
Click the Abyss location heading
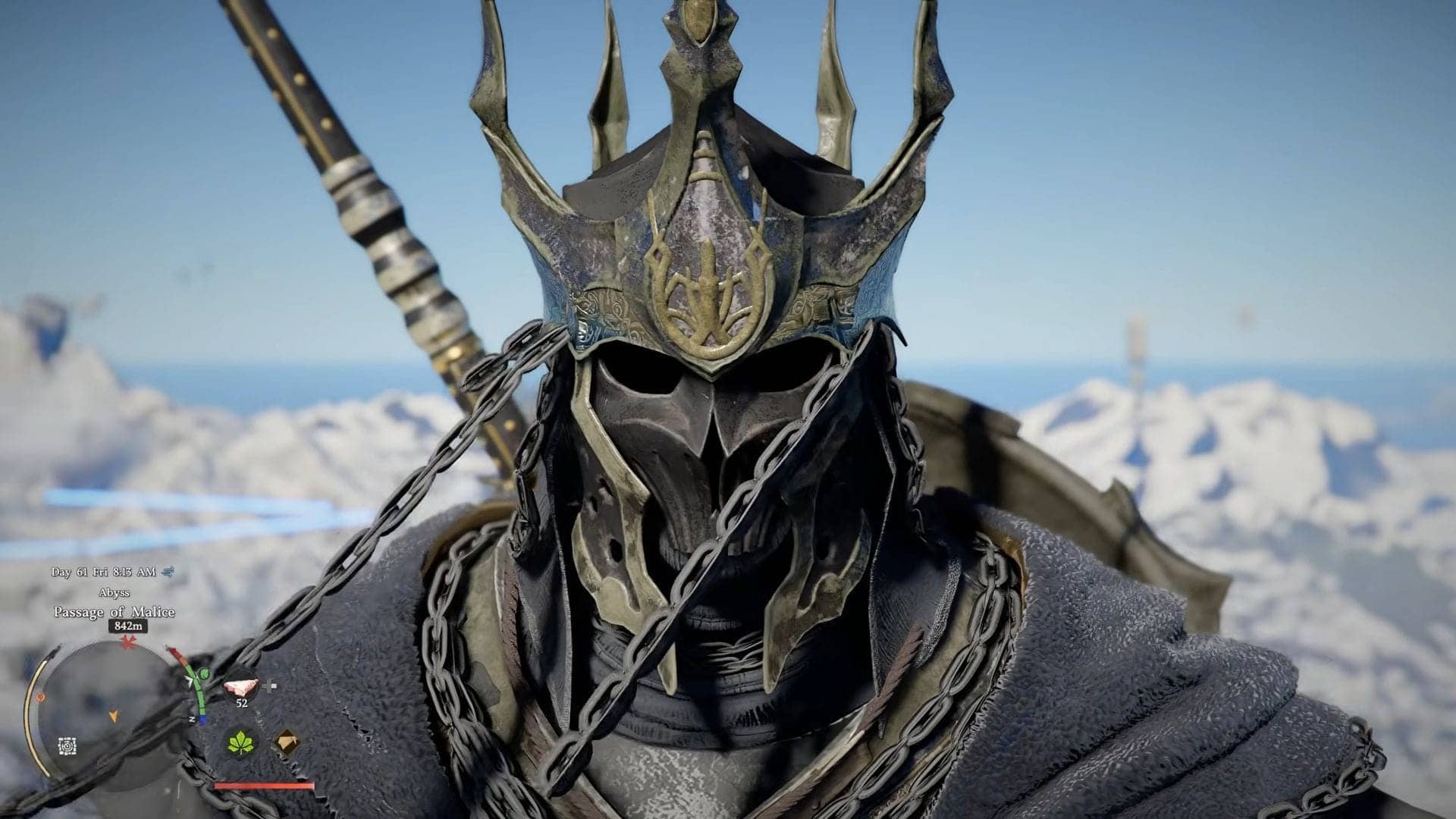[115, 591]
